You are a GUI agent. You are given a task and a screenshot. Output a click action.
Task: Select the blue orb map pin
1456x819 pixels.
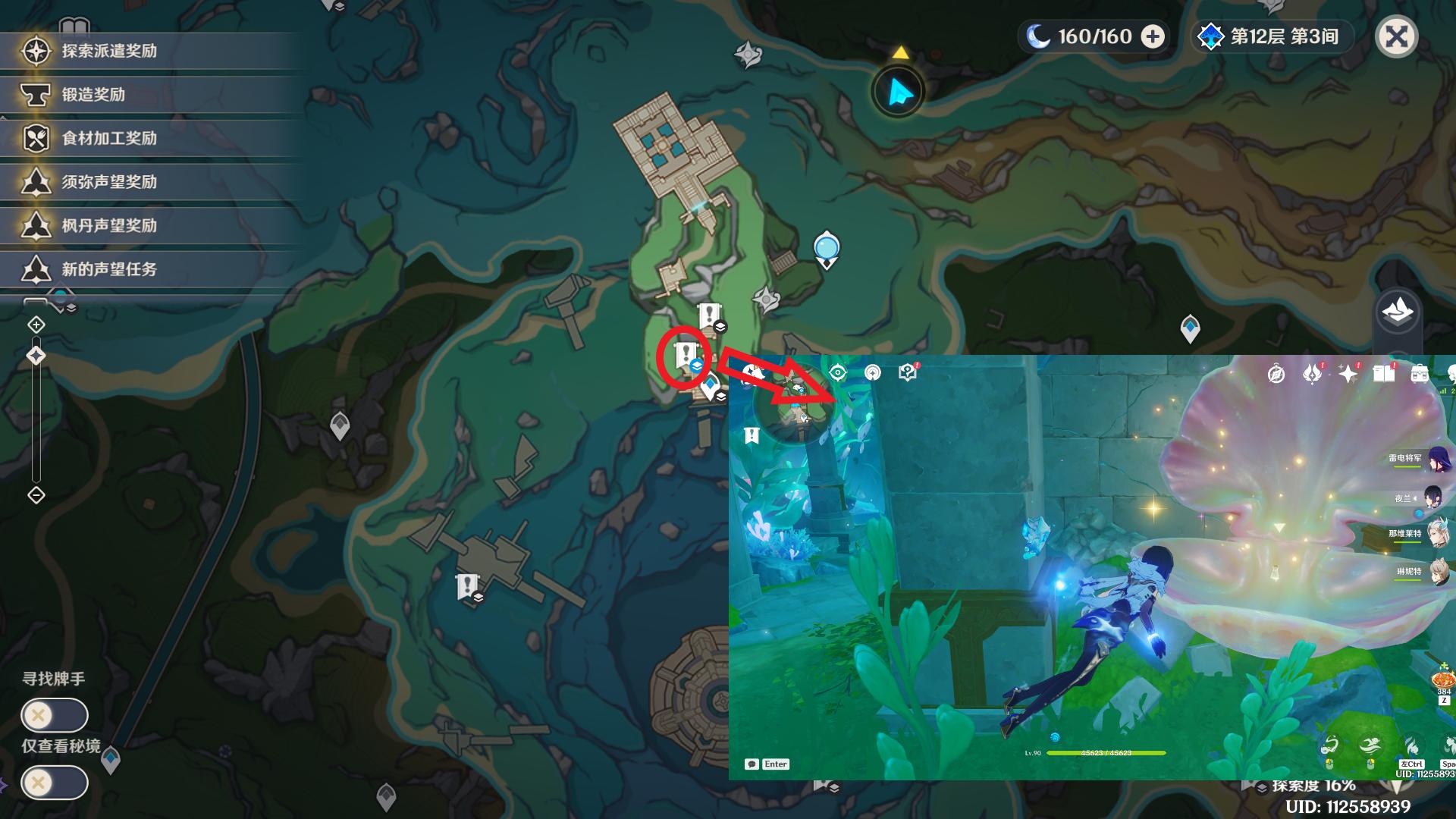tap(827, 249)
